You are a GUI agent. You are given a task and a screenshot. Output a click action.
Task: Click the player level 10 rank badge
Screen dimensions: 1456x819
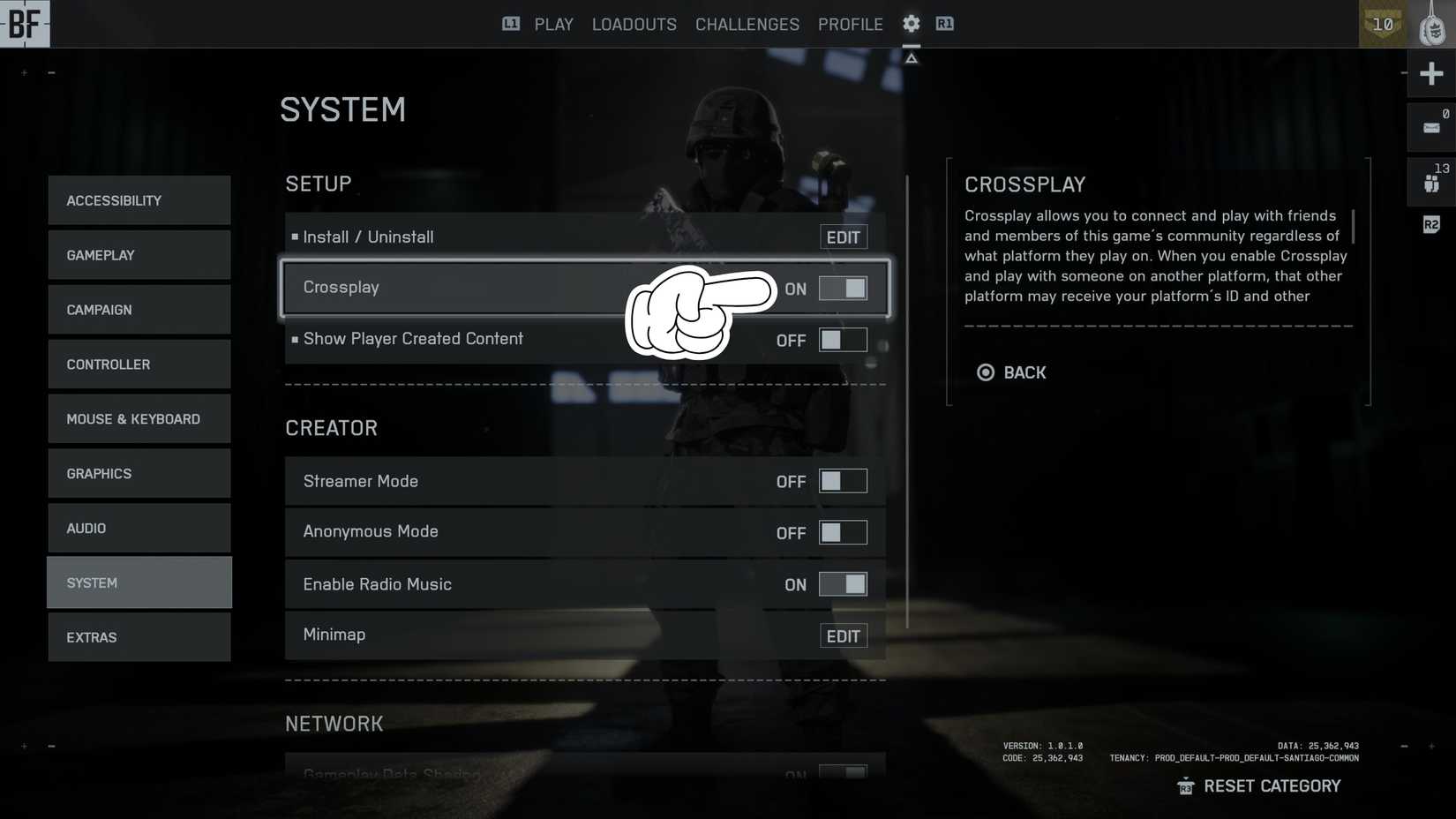click(1382, 25)
